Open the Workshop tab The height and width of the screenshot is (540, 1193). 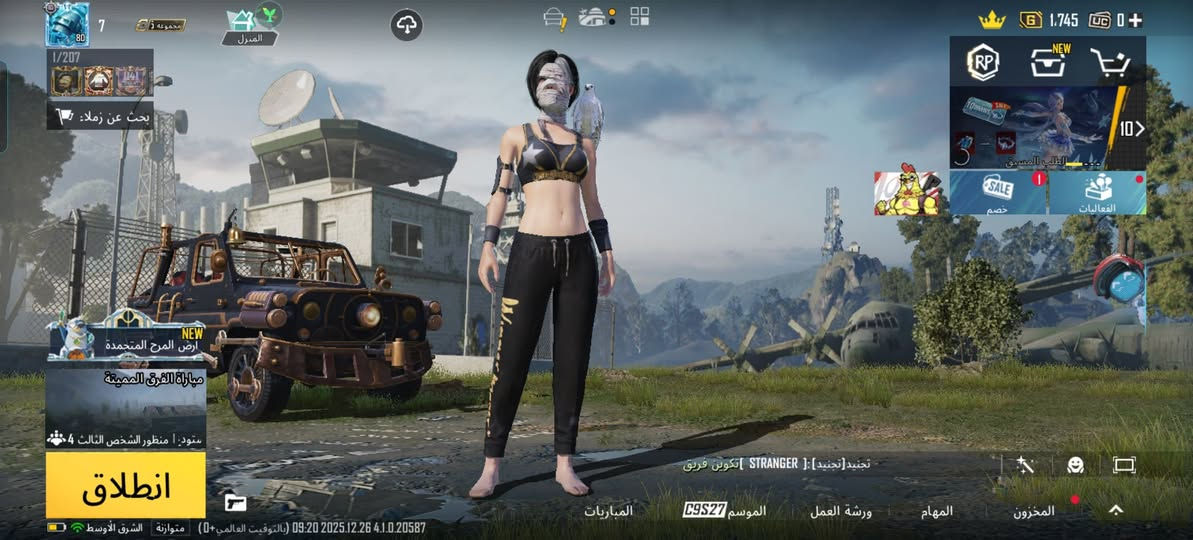point(841,511)
